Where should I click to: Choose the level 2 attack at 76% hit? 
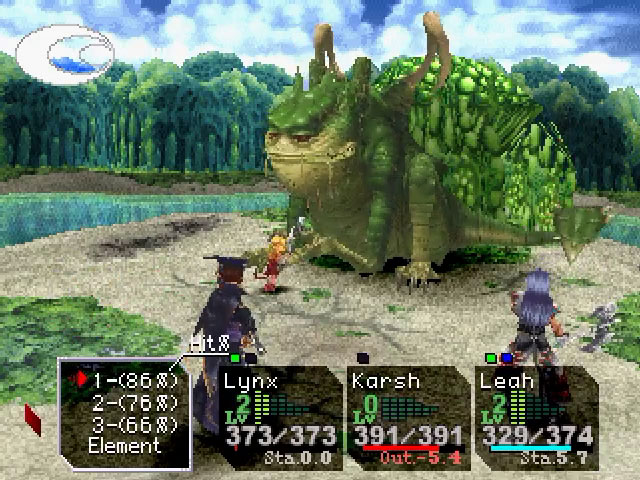(134, 403)
